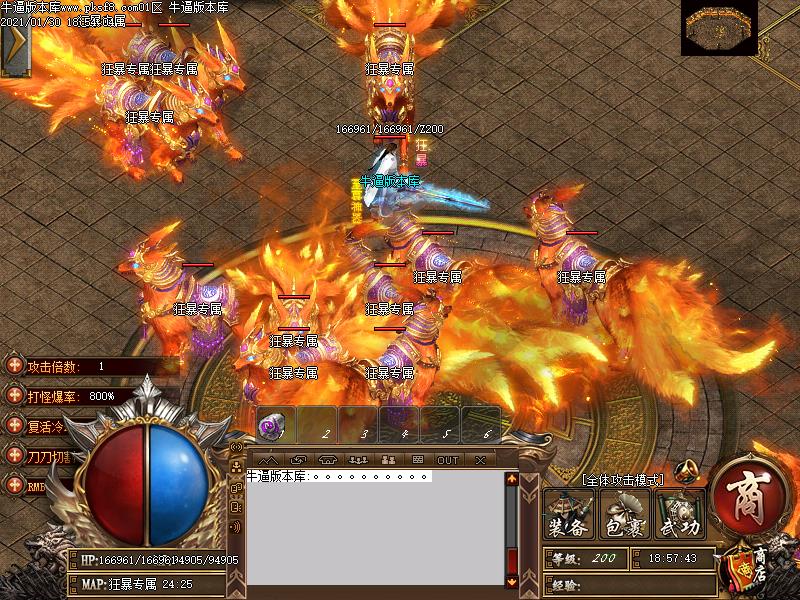Open the 武功 skills panel
Image resolution: width=800 pixels, height=600 pixels.
coord(680,517)
